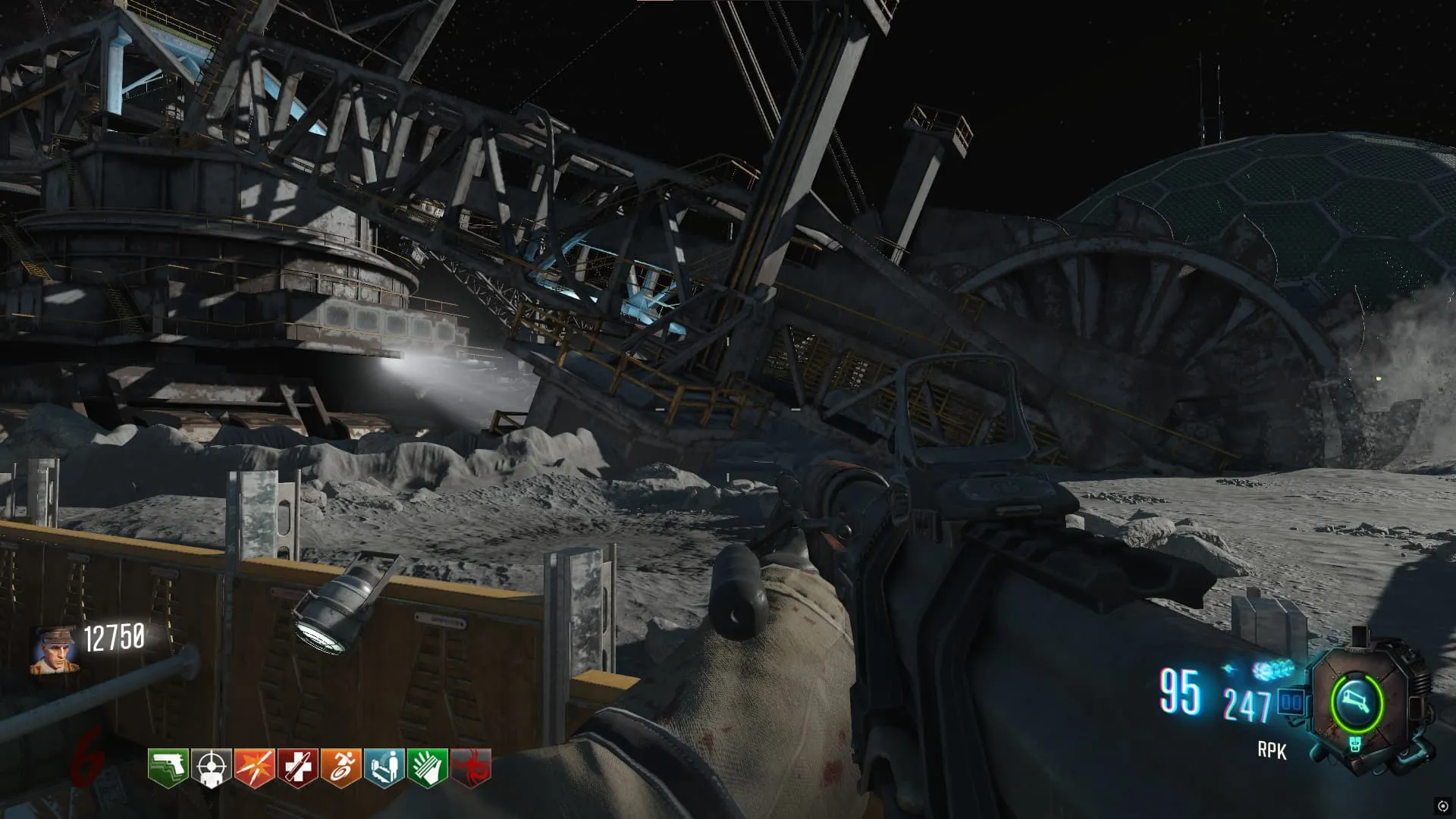
Task: Click the player character portrait
Action: (55, 650)
